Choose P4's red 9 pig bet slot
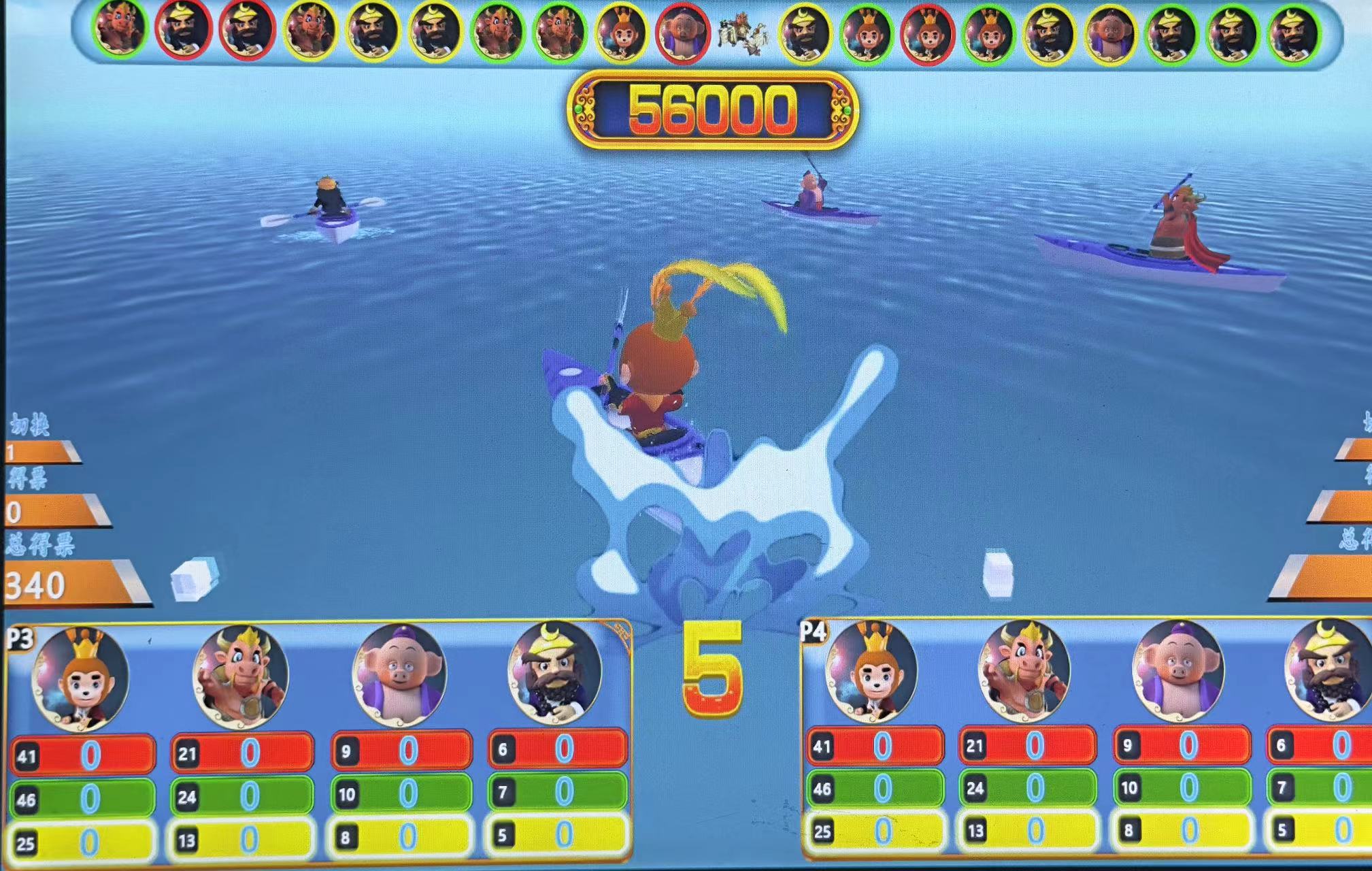 coord(1182,746)
